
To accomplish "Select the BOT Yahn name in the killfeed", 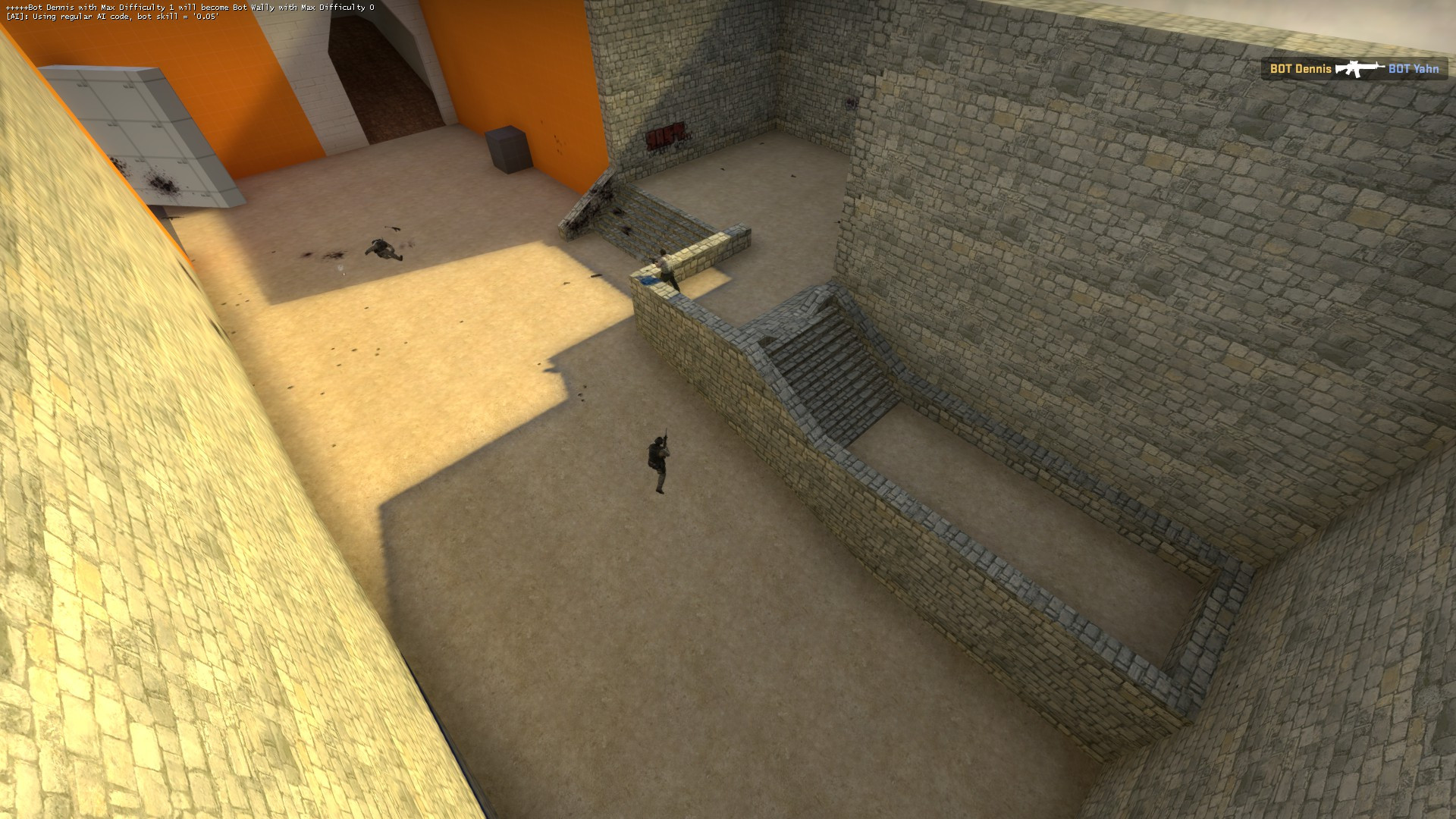I will pos(1412,69).
